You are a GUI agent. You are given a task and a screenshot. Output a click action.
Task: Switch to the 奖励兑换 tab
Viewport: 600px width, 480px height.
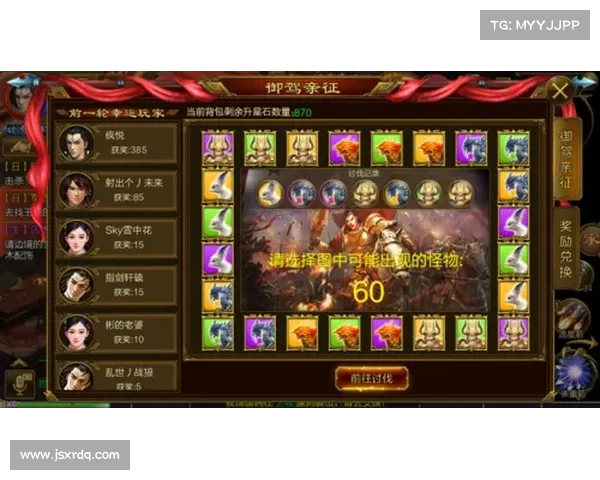(565, 250)
